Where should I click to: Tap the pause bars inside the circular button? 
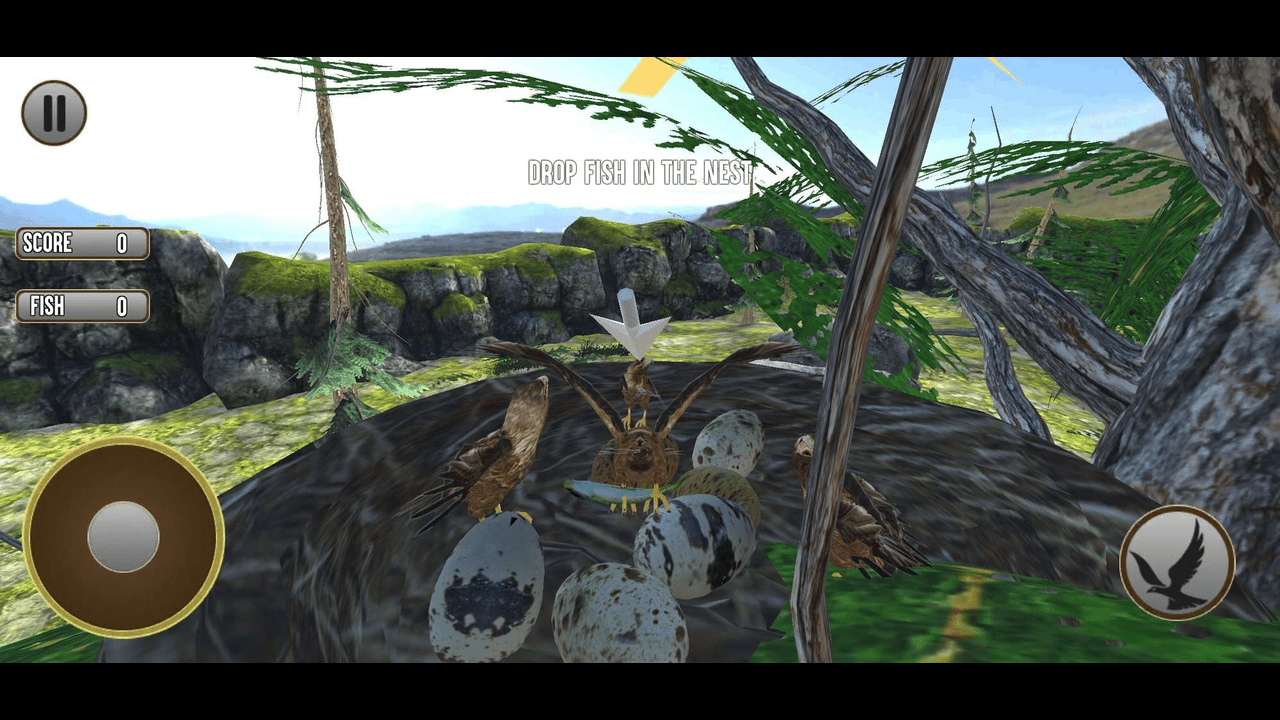[x=54, y=112]
